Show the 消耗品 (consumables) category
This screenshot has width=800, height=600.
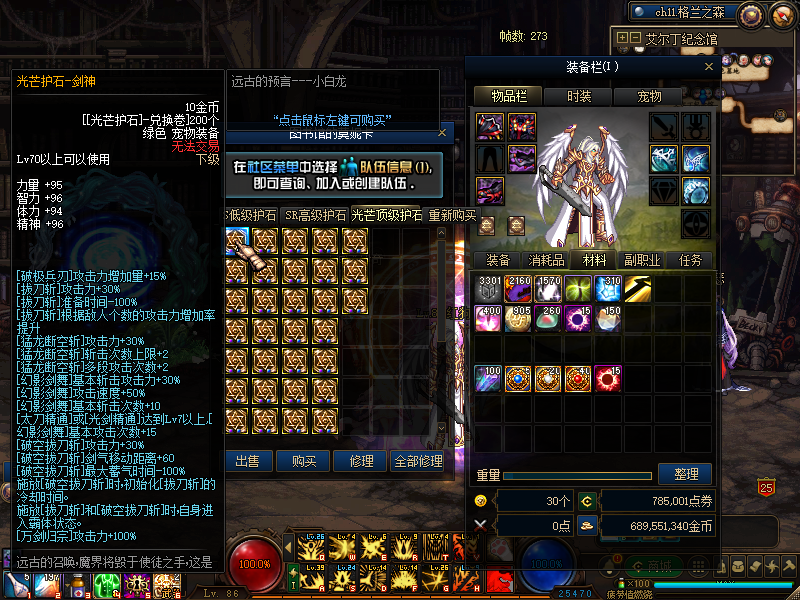coord(545,260)
